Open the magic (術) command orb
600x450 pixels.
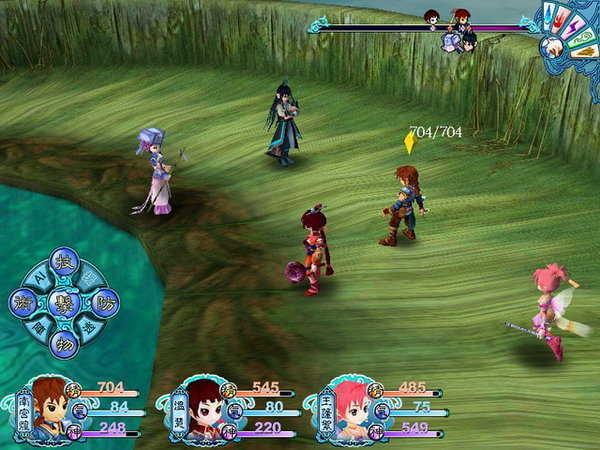23,303
